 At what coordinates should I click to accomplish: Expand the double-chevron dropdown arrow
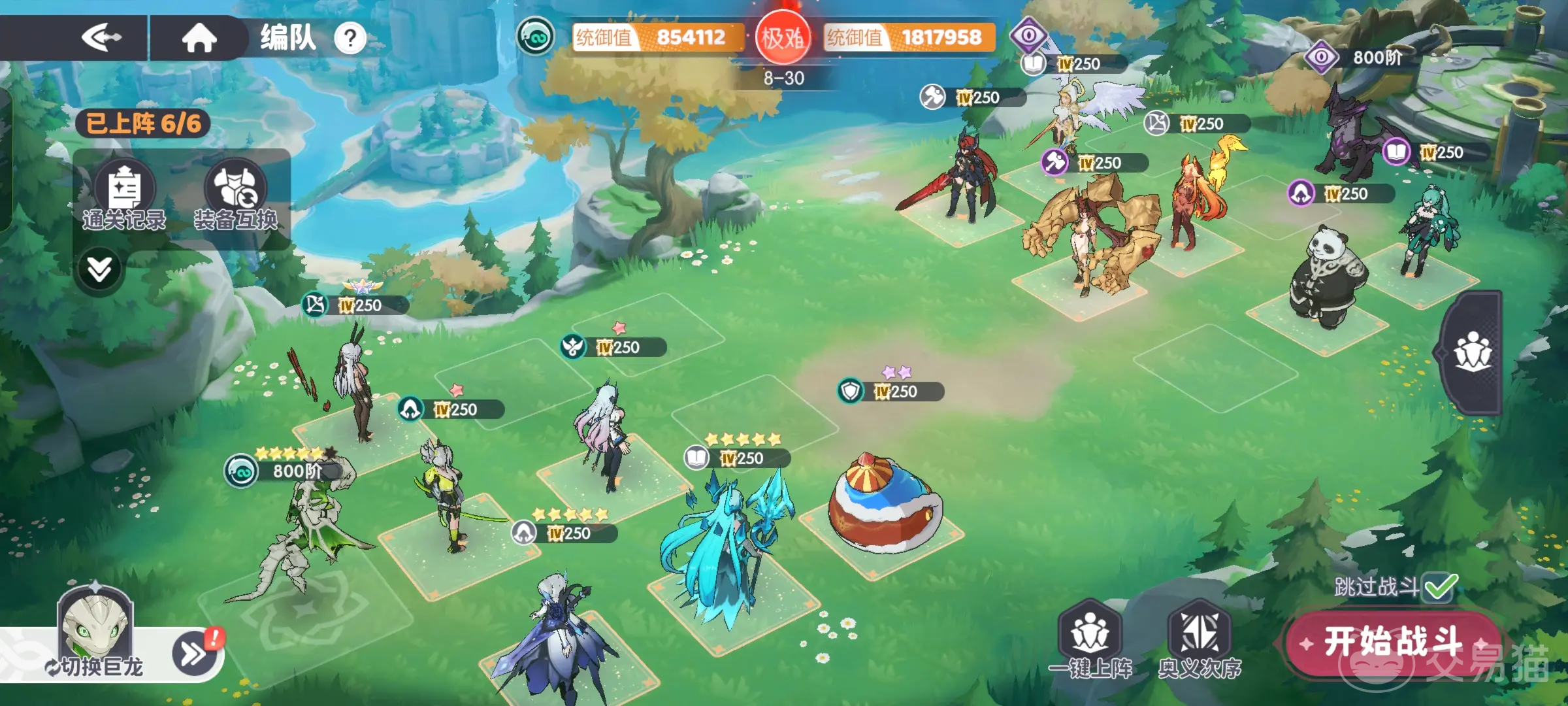pyautogui.click(x=99, y=269)
